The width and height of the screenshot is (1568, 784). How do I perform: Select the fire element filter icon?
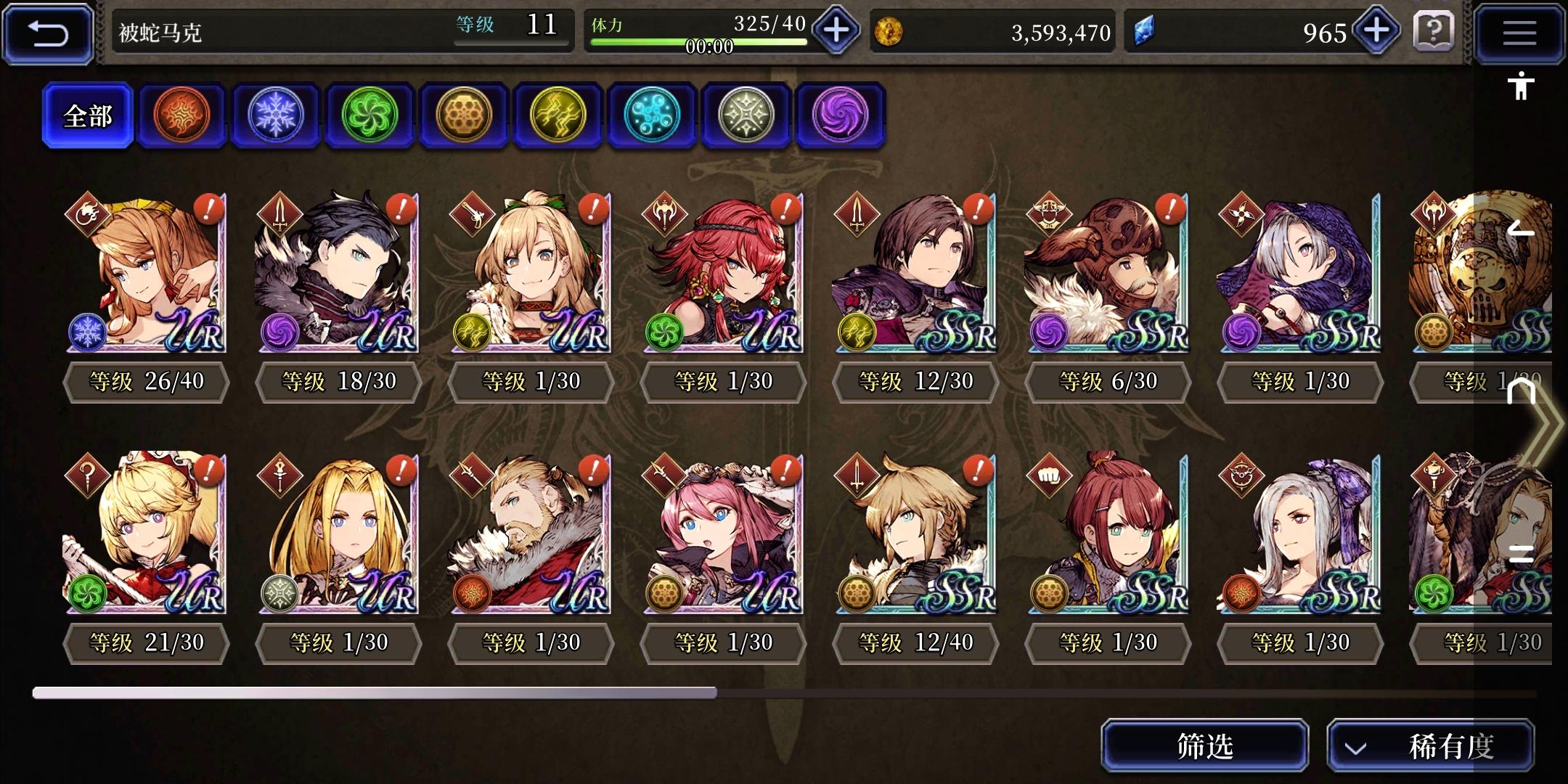(181, 115)
